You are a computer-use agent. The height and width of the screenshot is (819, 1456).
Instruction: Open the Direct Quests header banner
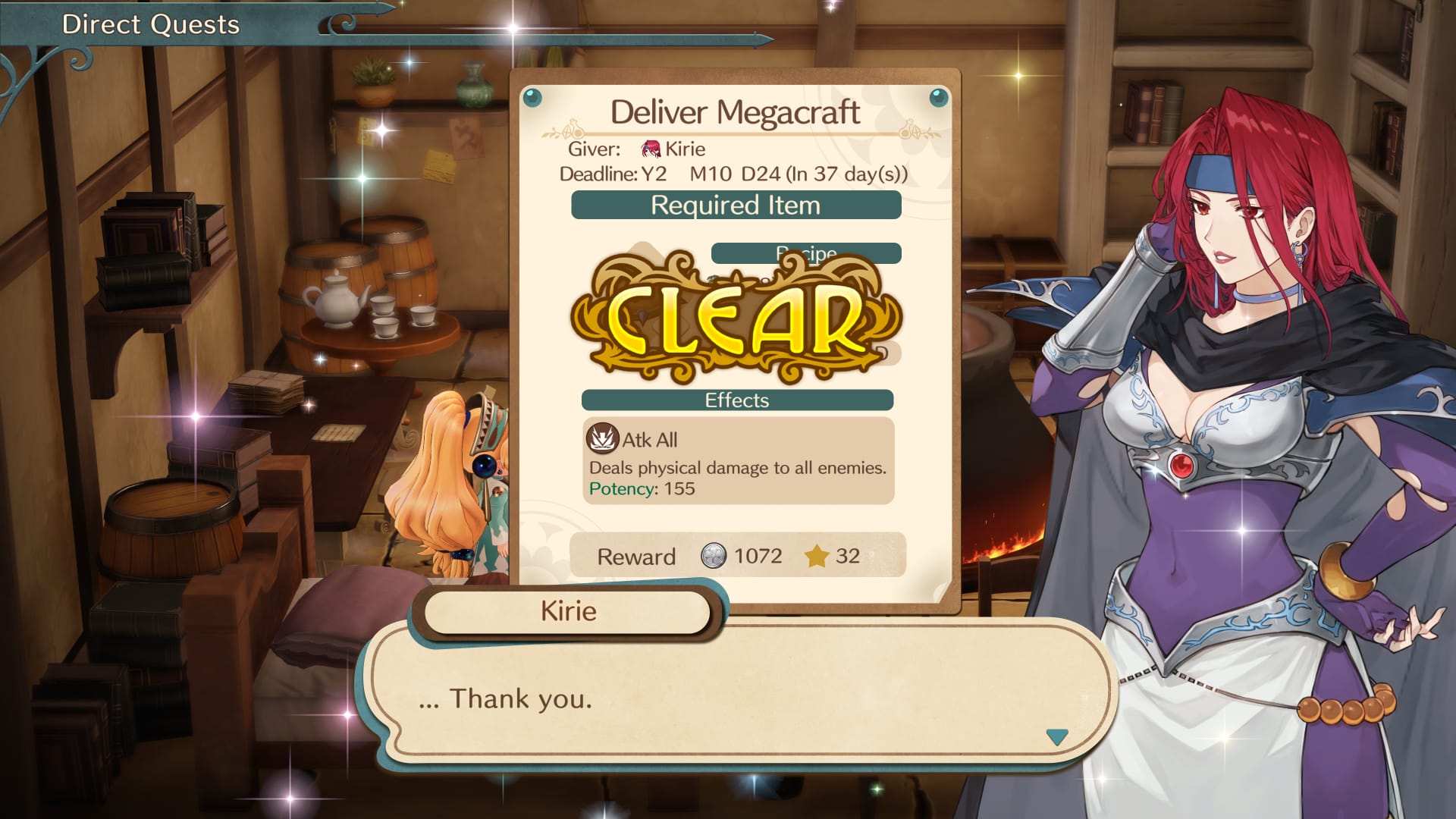[152, 24]
